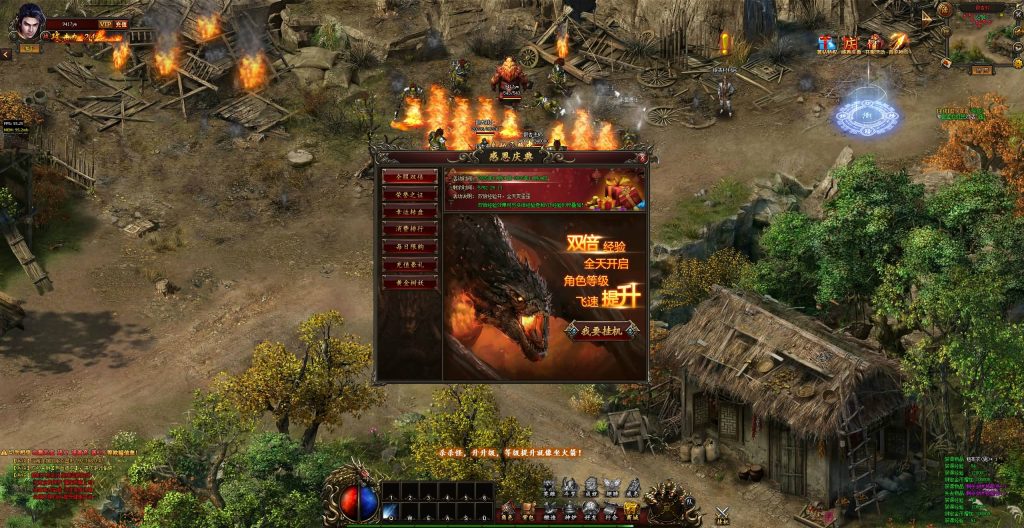The height and width of the screenshot is (528, 1024).
Task: Open the 充值豪礼 entry
Action: click(x=409, y=265)
